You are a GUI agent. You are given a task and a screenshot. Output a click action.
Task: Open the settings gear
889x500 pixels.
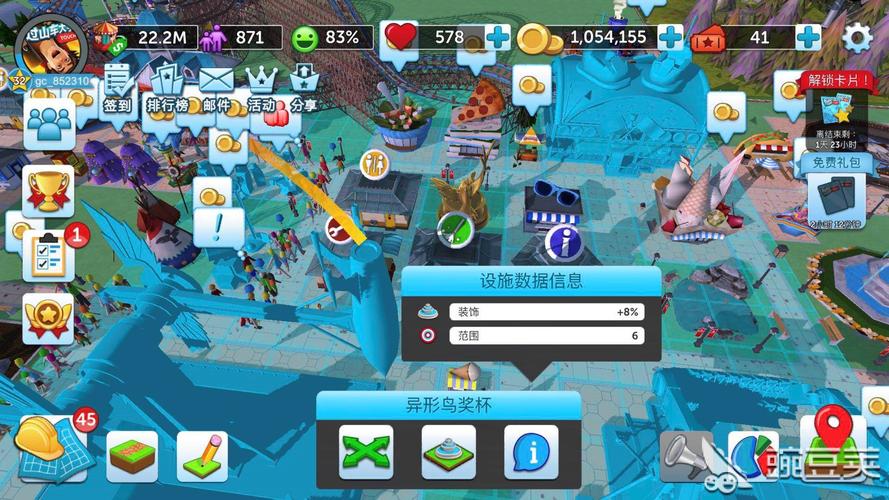click(x=857, y=38)
